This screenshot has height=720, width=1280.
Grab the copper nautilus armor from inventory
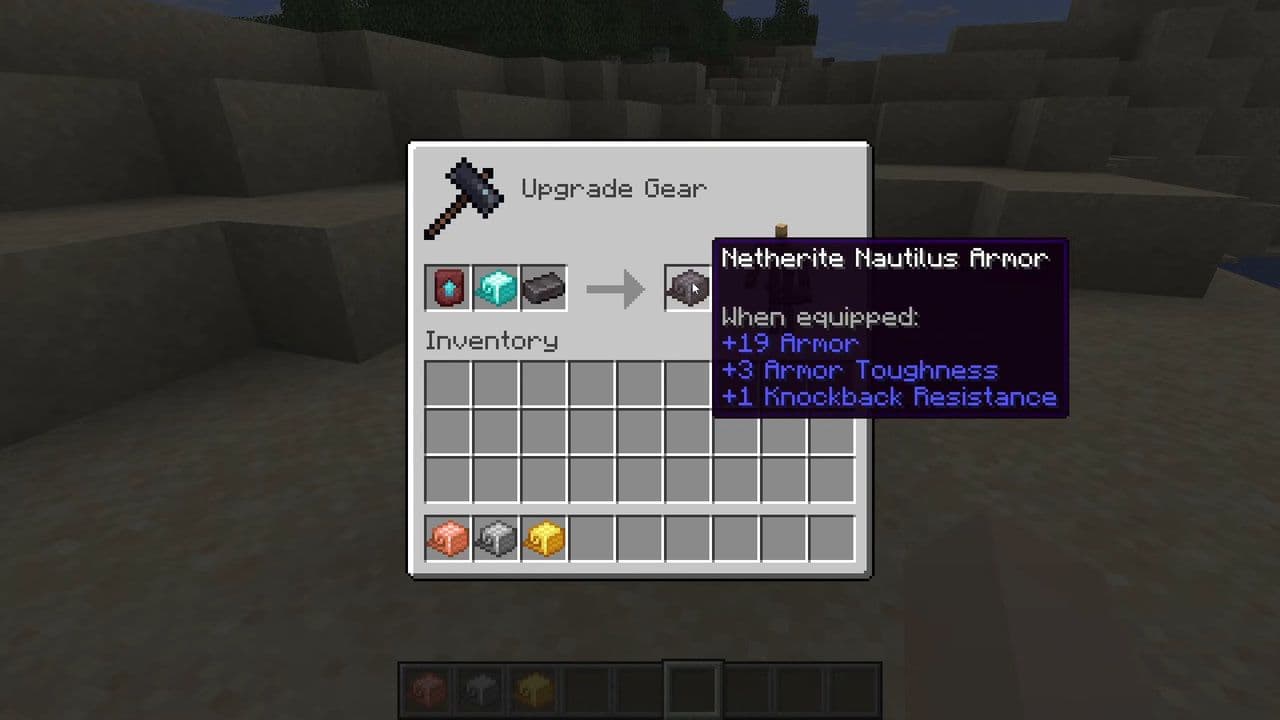447,540
